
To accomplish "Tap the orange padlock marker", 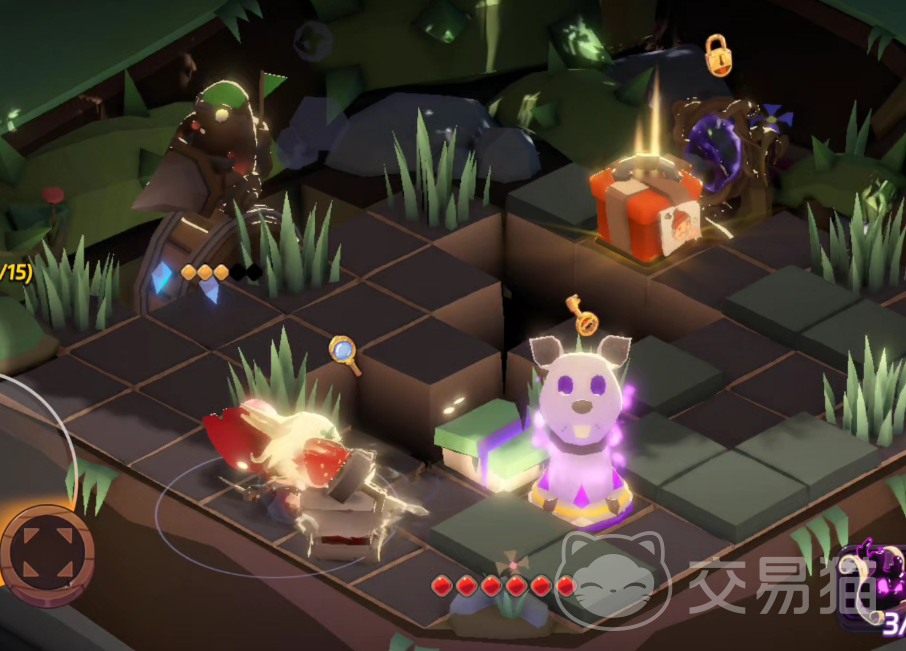I will click(x=717, y=56).
